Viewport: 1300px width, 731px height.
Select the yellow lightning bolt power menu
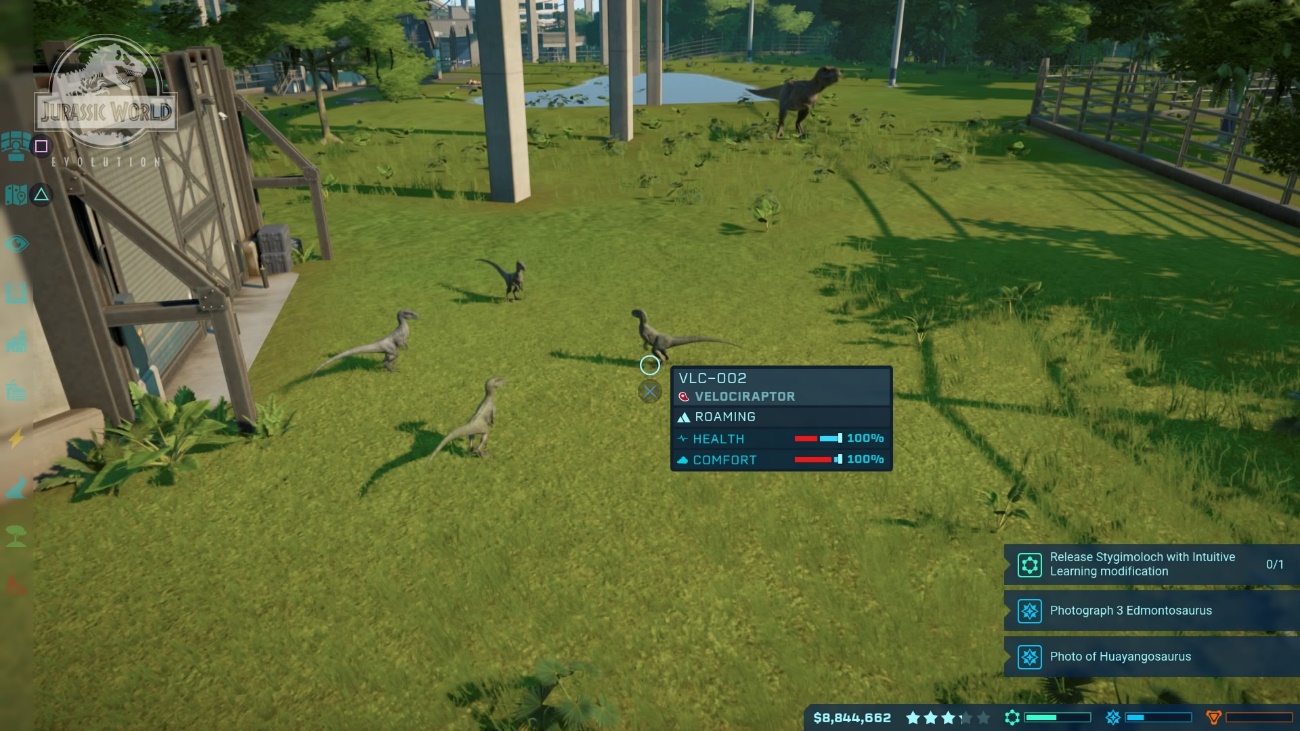point(16,438)
